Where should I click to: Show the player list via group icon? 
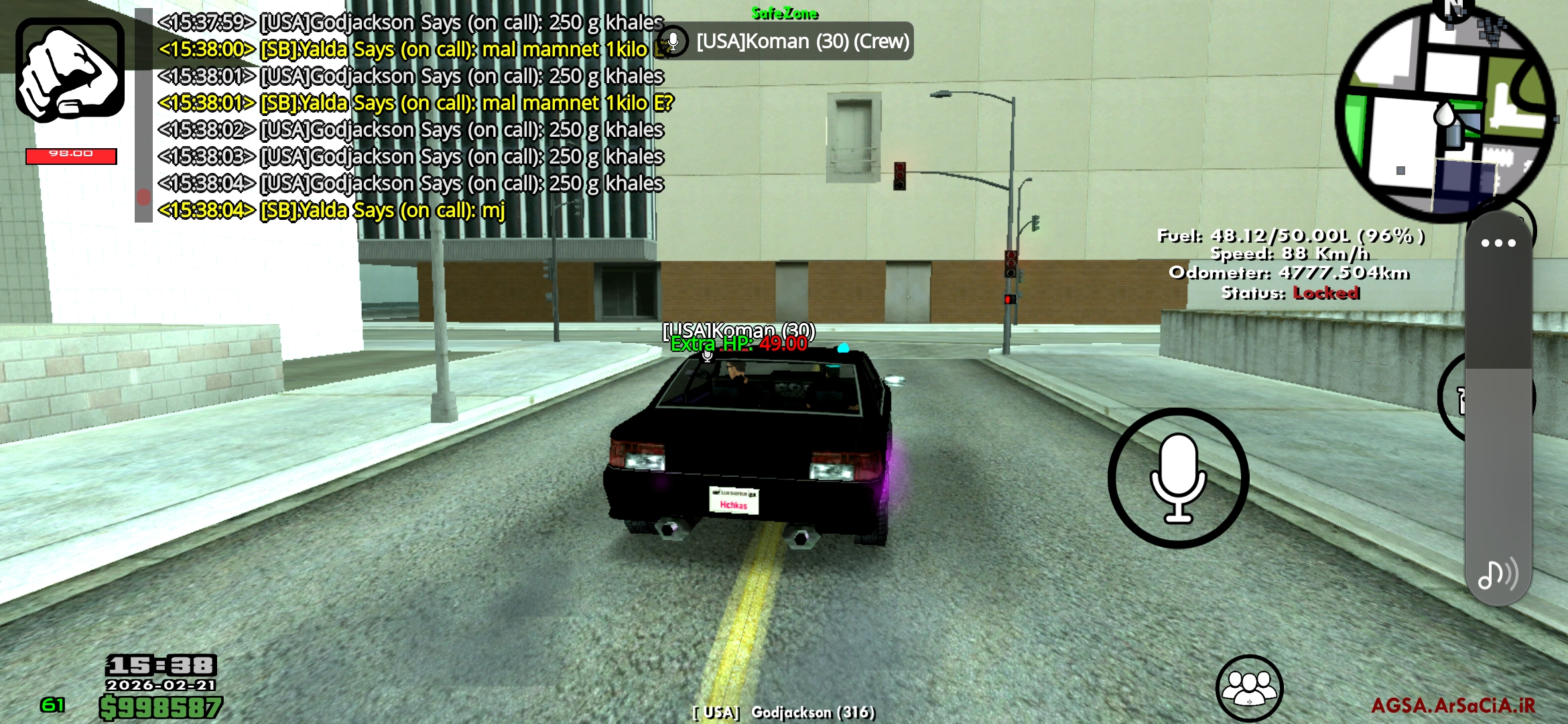1249,688
